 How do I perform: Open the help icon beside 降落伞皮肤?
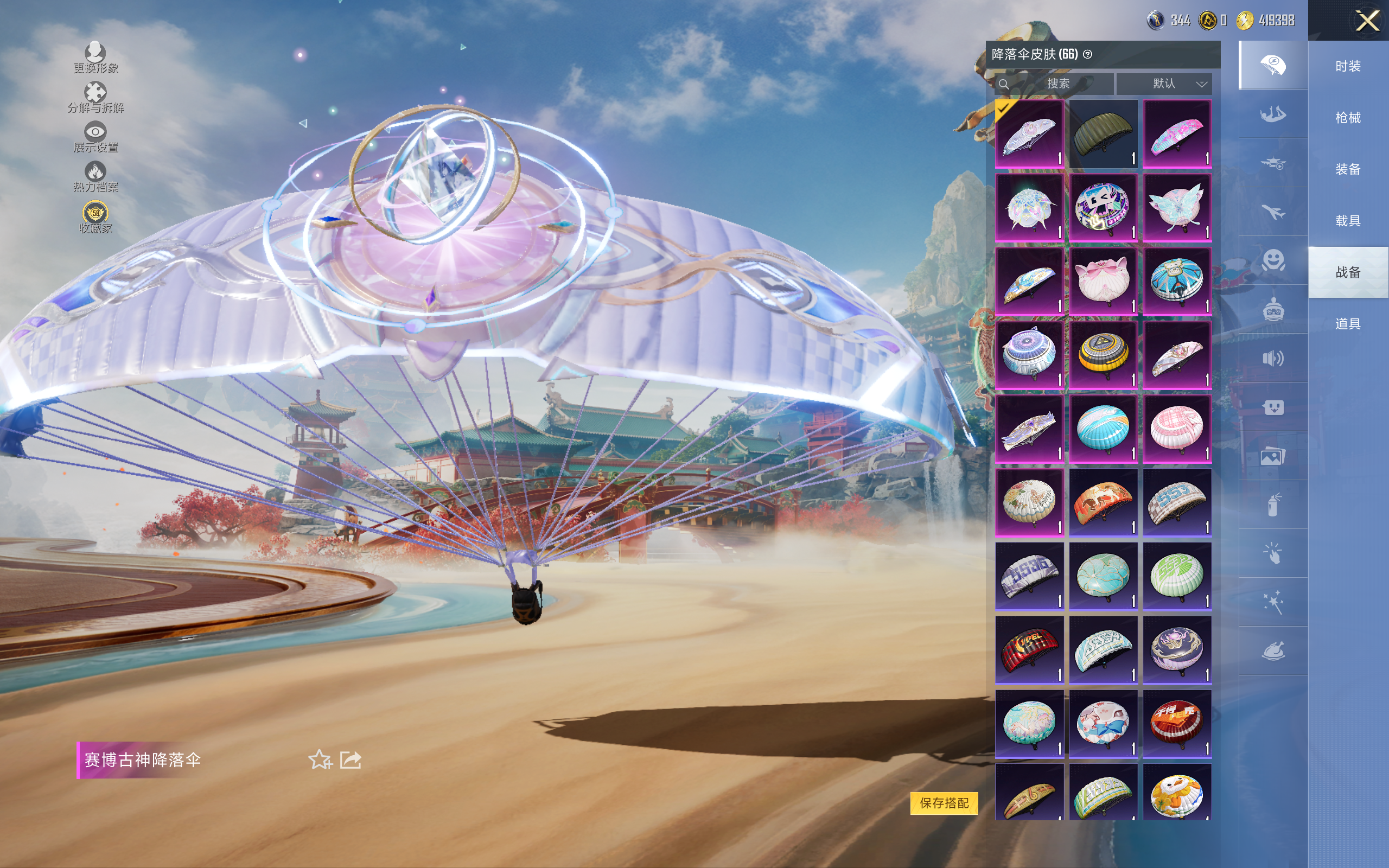(x=1087, y=55)
